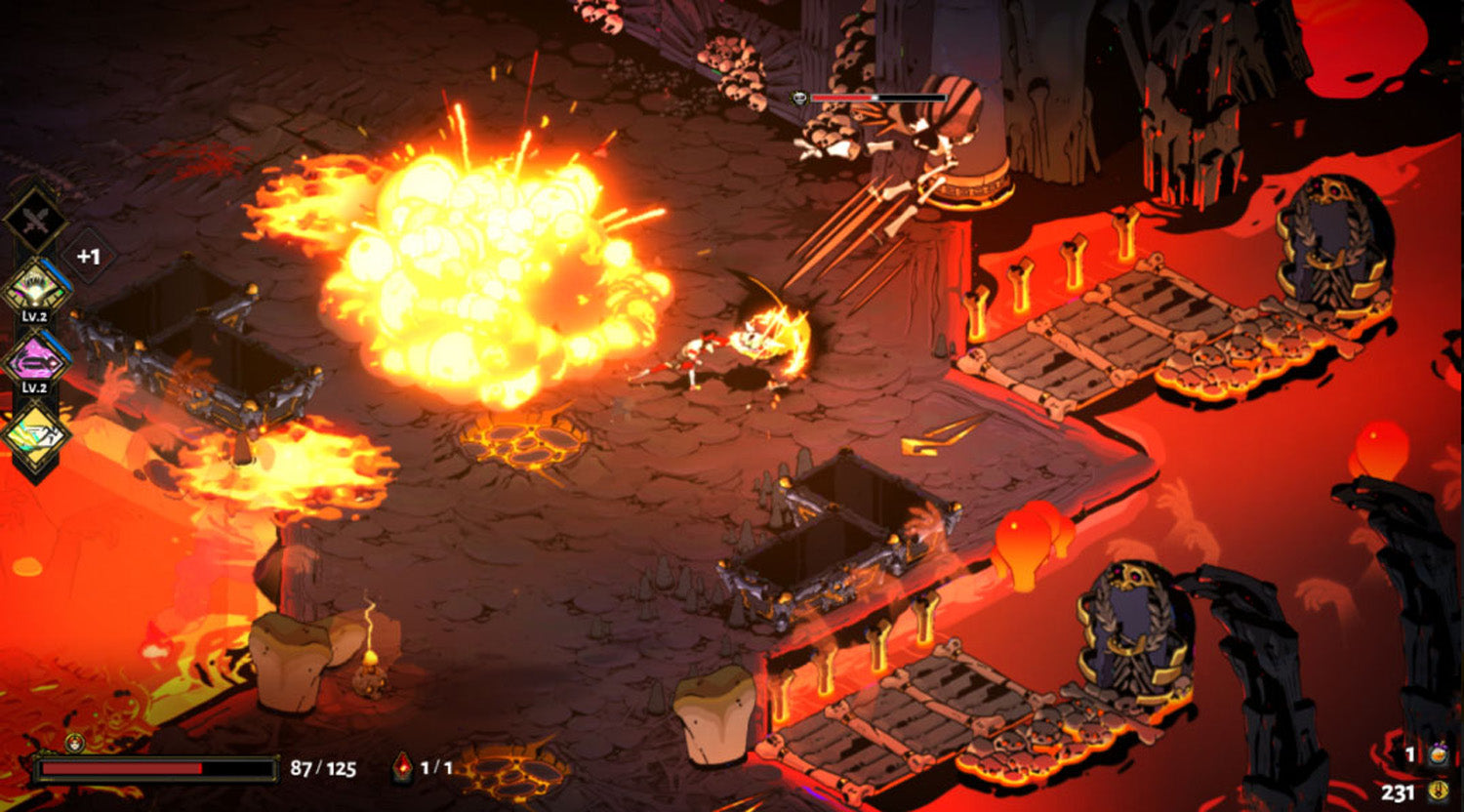Select the red bloodstone cast ammo icon
The image size is (1464, 812).
pos(402,767)
